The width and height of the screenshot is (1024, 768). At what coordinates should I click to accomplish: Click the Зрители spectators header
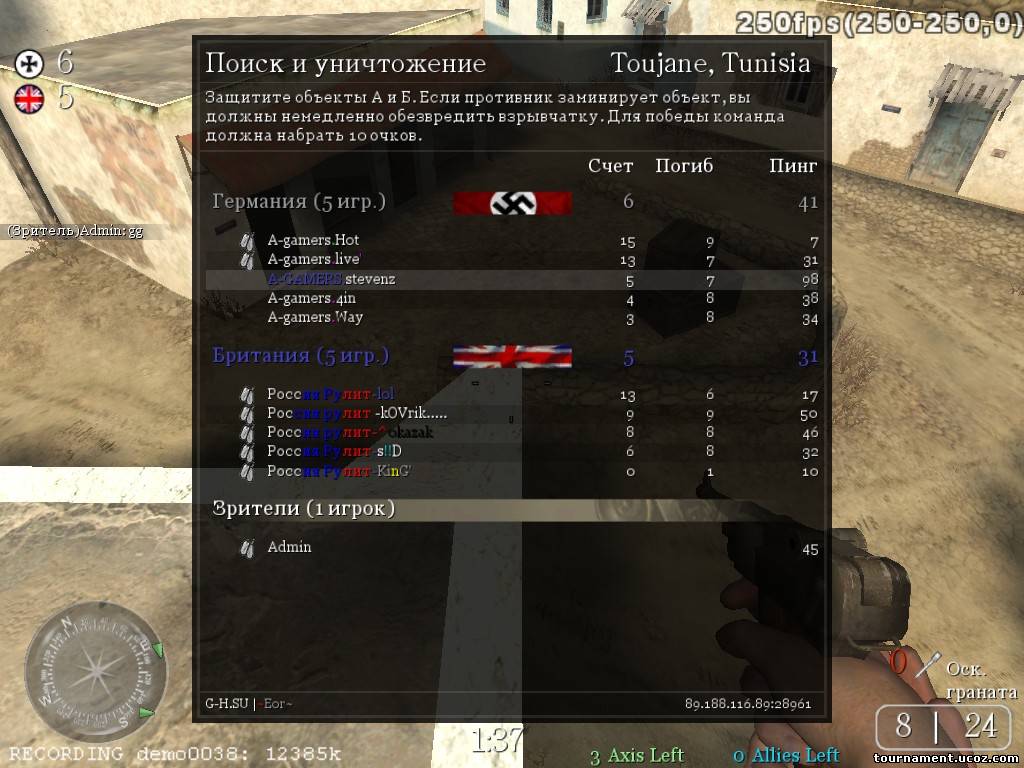303,509
